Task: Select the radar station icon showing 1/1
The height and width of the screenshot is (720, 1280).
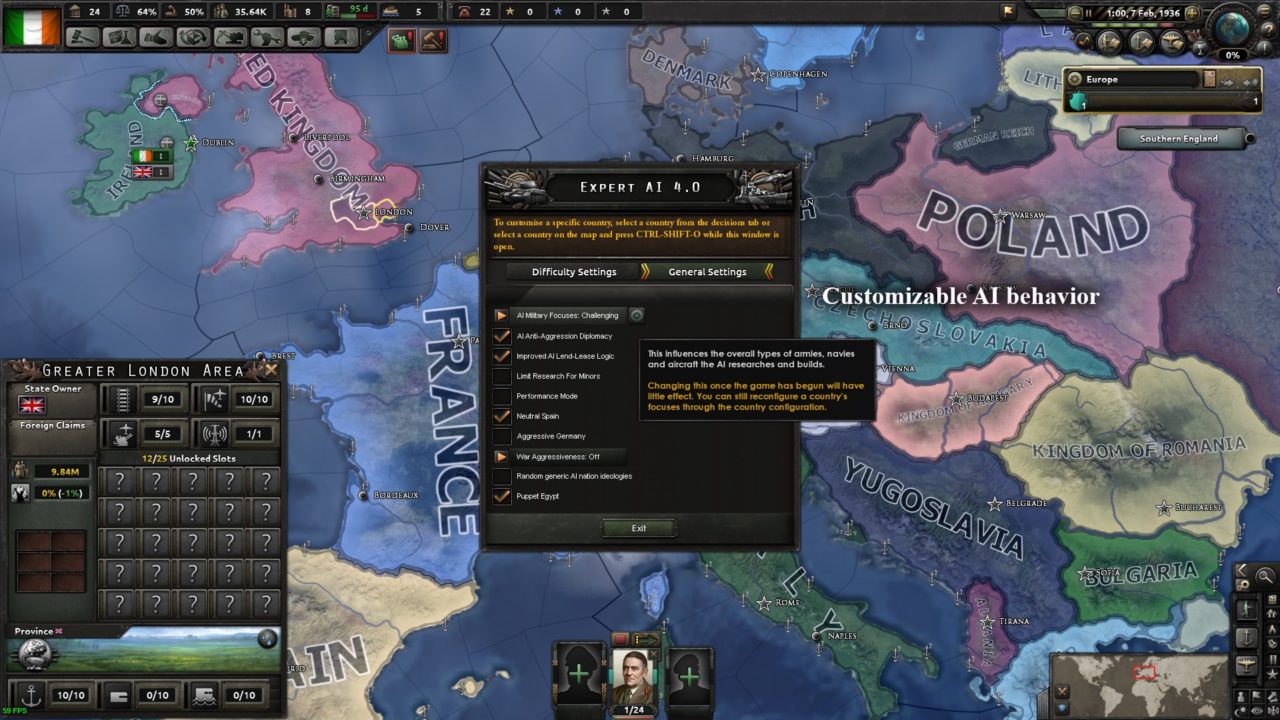Action: 213,433
